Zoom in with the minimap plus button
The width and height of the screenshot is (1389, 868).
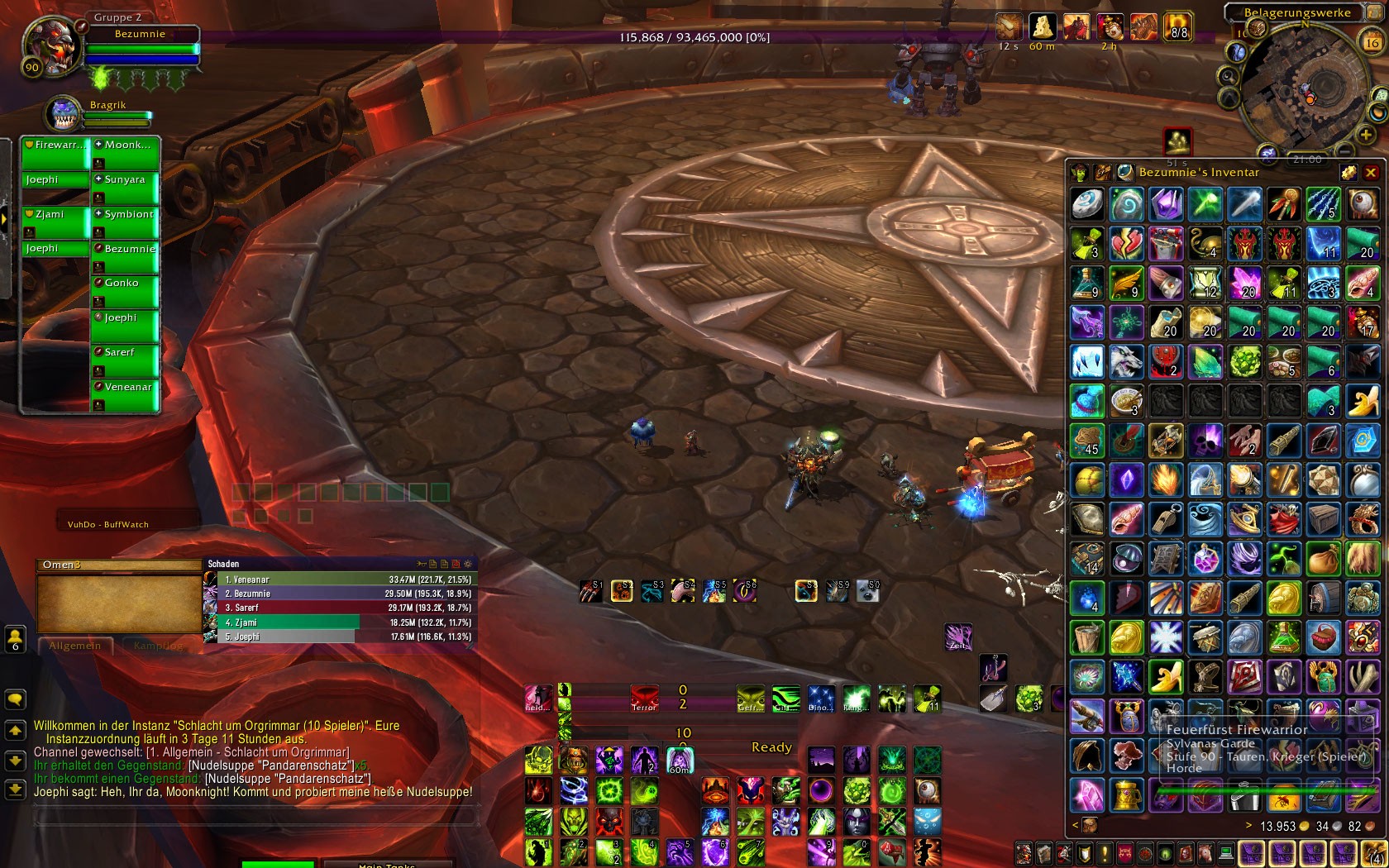point(1365,134)
